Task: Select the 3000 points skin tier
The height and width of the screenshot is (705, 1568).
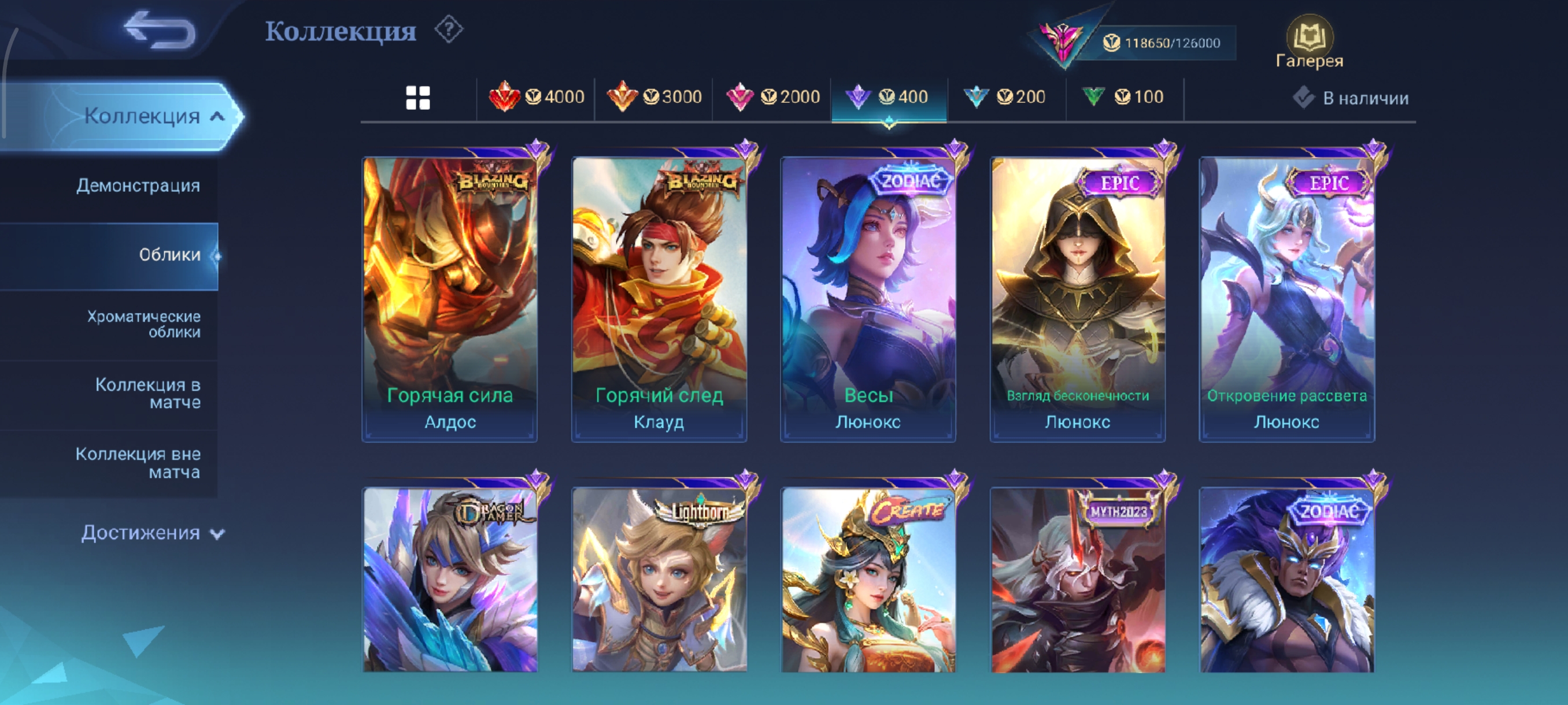Action: [x=654, y=97]
